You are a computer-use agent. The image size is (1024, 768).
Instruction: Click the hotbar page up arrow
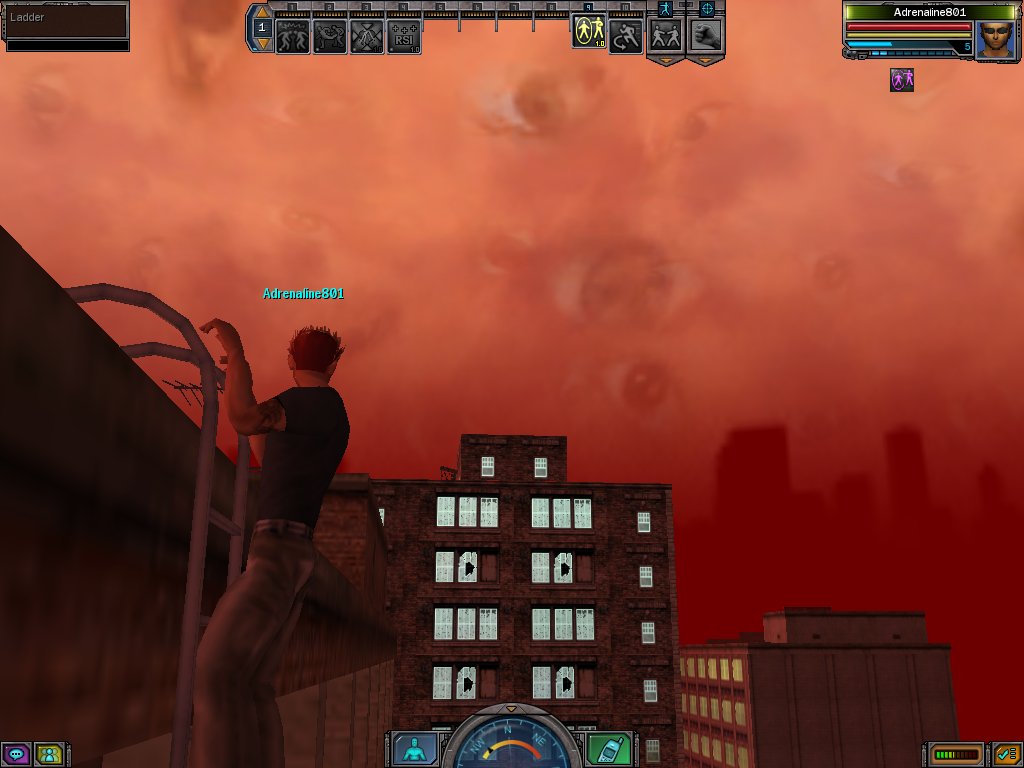click(x=262, y=13)
